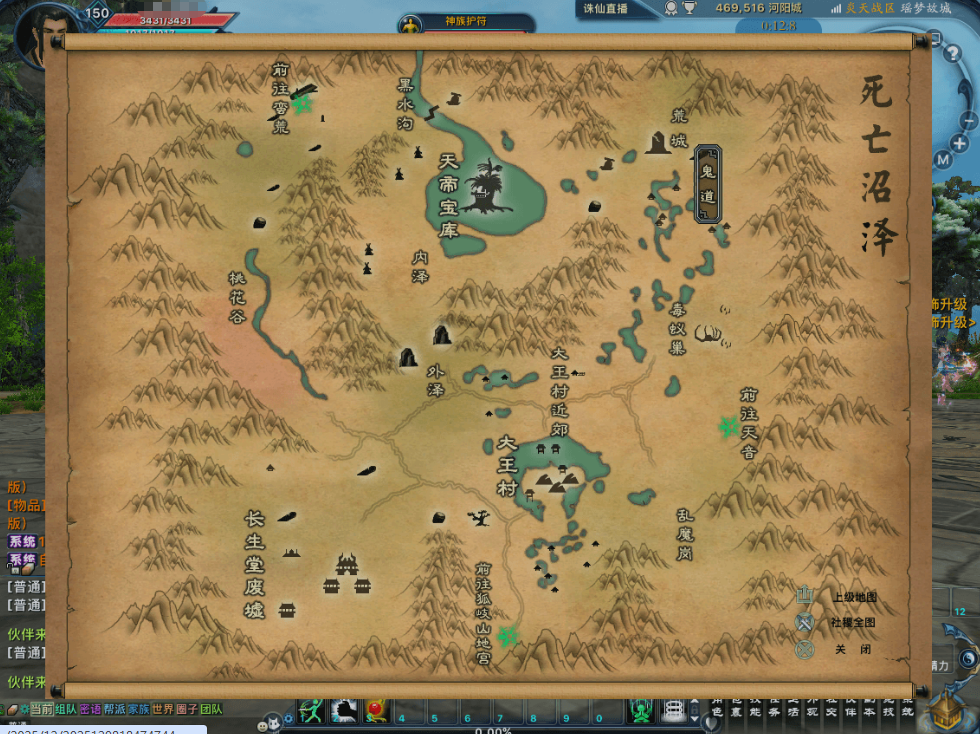Open the 诛仙直播 livestream button
980x734 pixels.
(606, 8)
